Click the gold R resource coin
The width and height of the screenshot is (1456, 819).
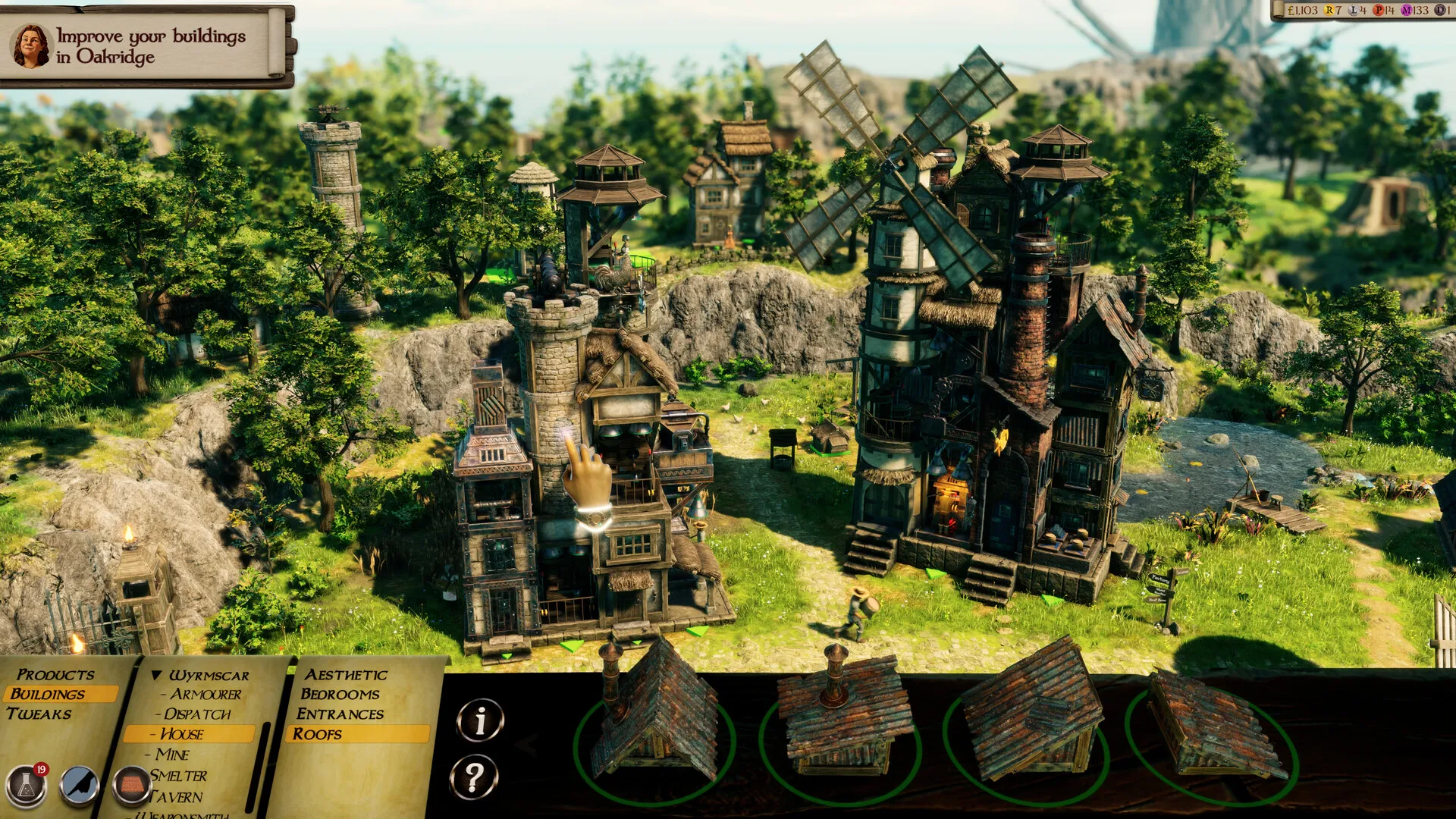point(1328,11)
